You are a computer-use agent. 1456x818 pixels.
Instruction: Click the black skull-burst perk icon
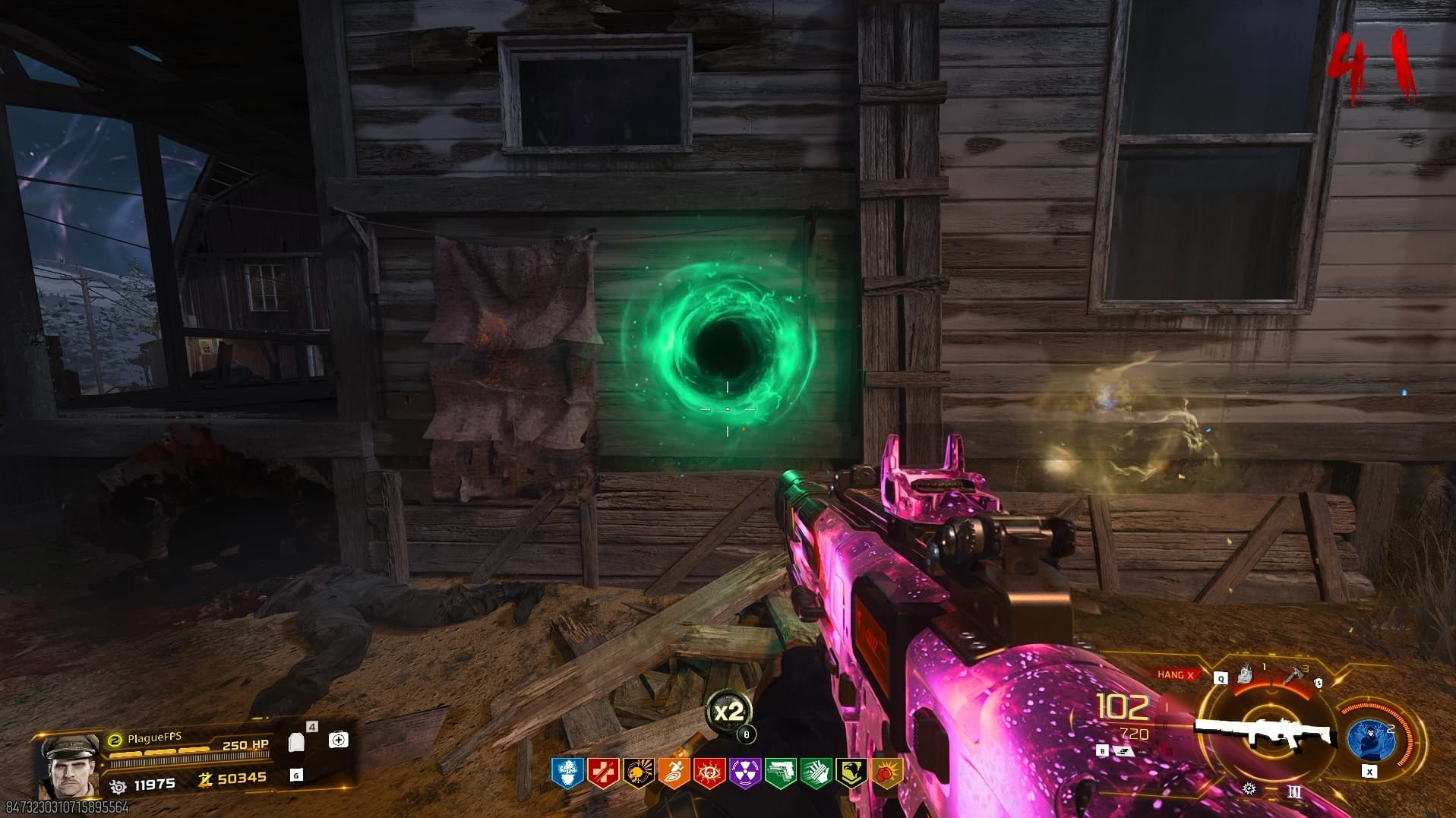(x=638, y=773)
